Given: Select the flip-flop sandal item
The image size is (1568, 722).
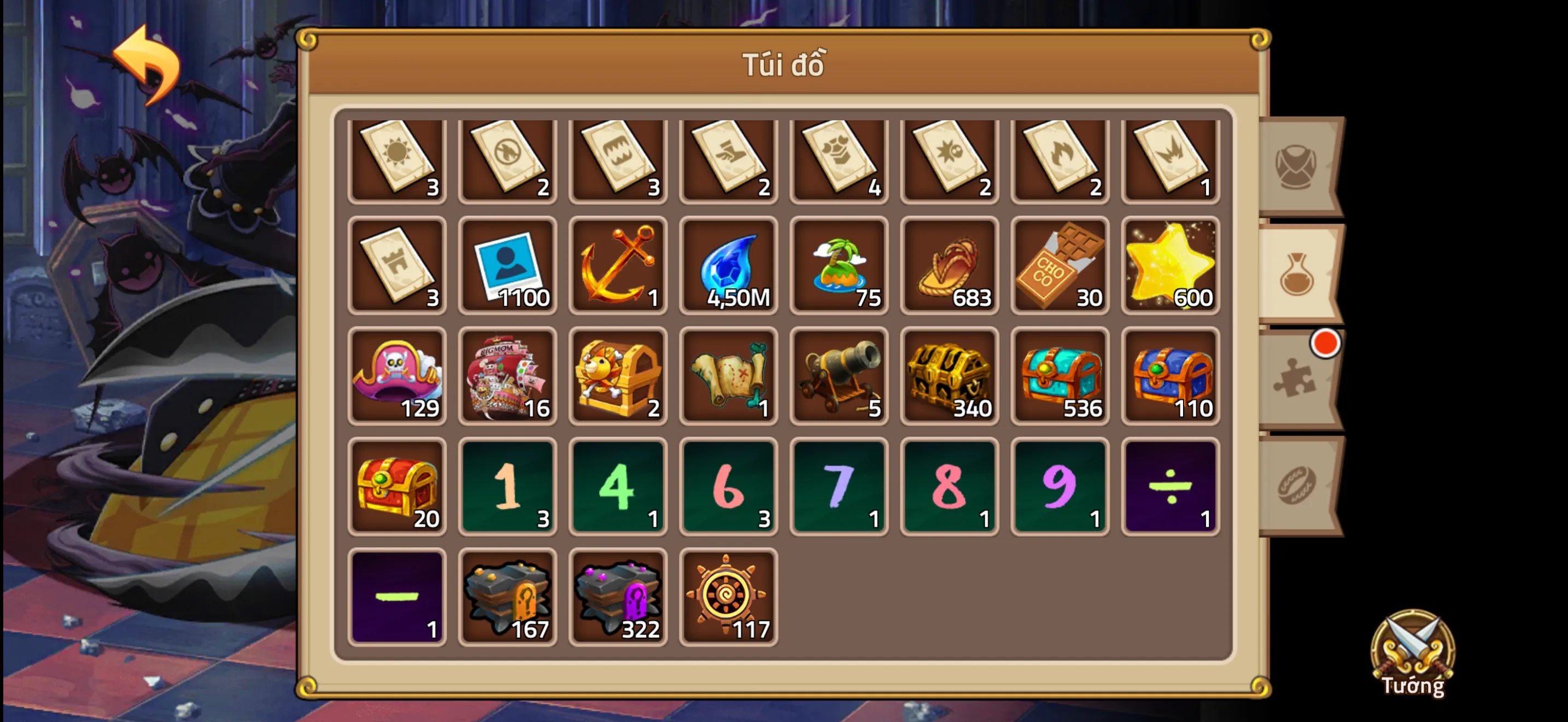Looking at the screenshot, I should coord(950,266).
